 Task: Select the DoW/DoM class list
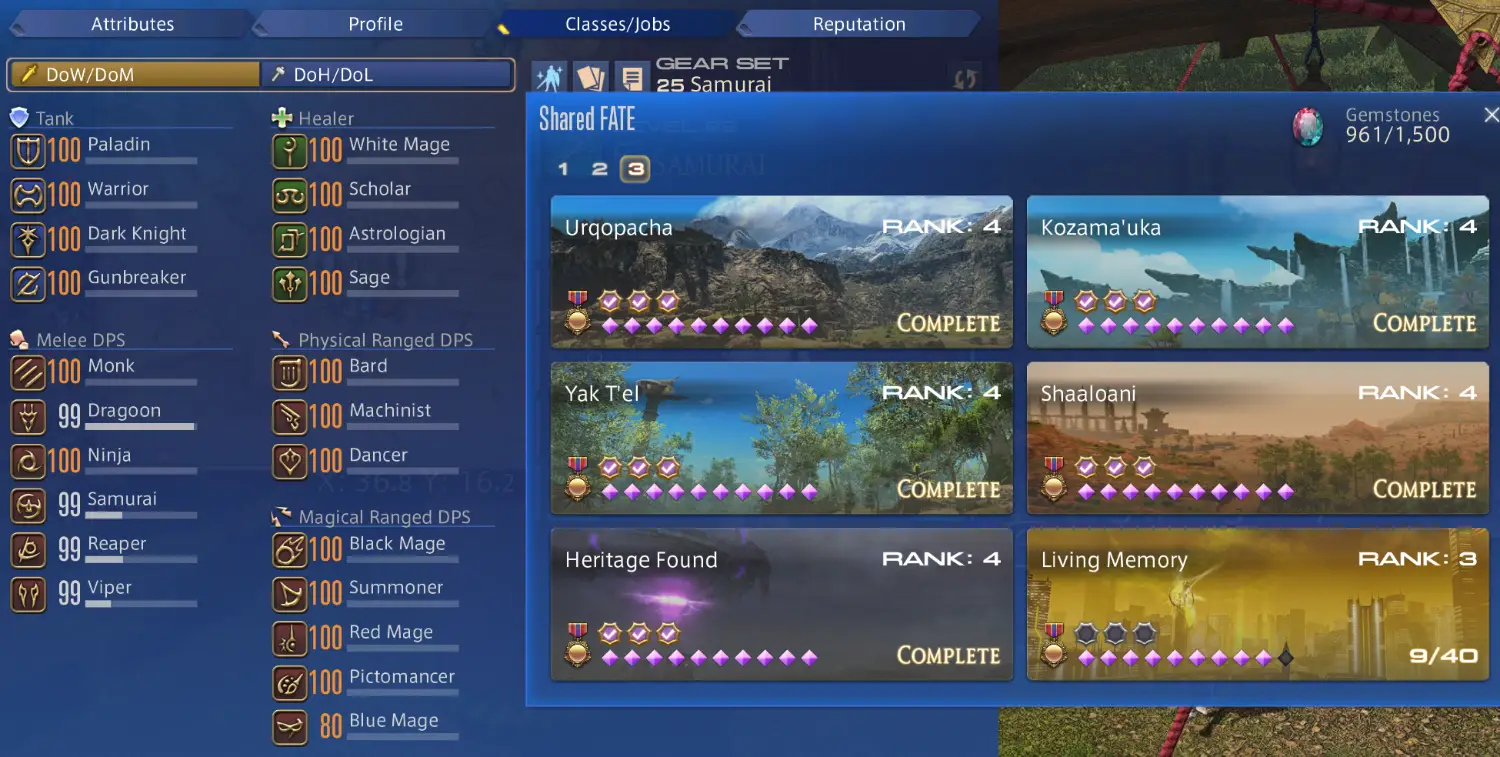[x=134, y=75]
